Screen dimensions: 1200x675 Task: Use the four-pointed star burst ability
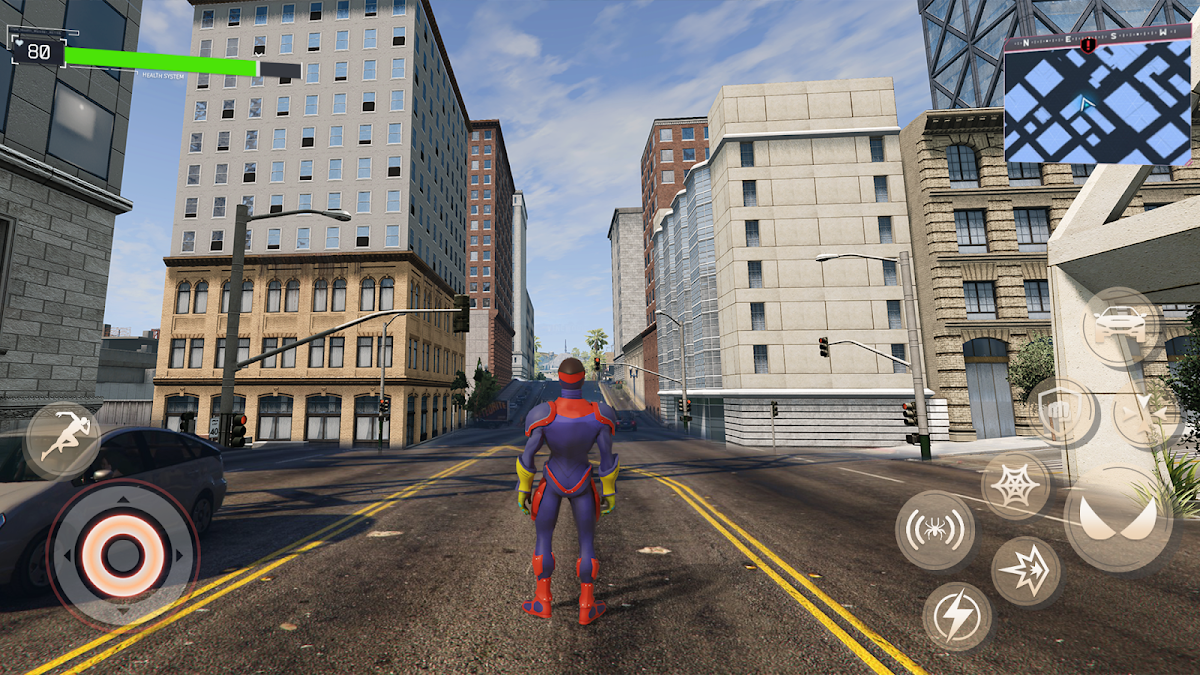pos(1146,416)
